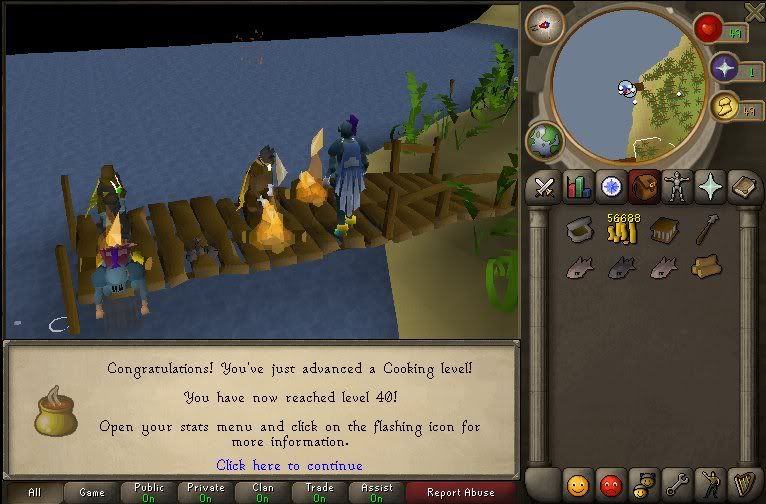Click the Report Abuse button

click(460, 492)
